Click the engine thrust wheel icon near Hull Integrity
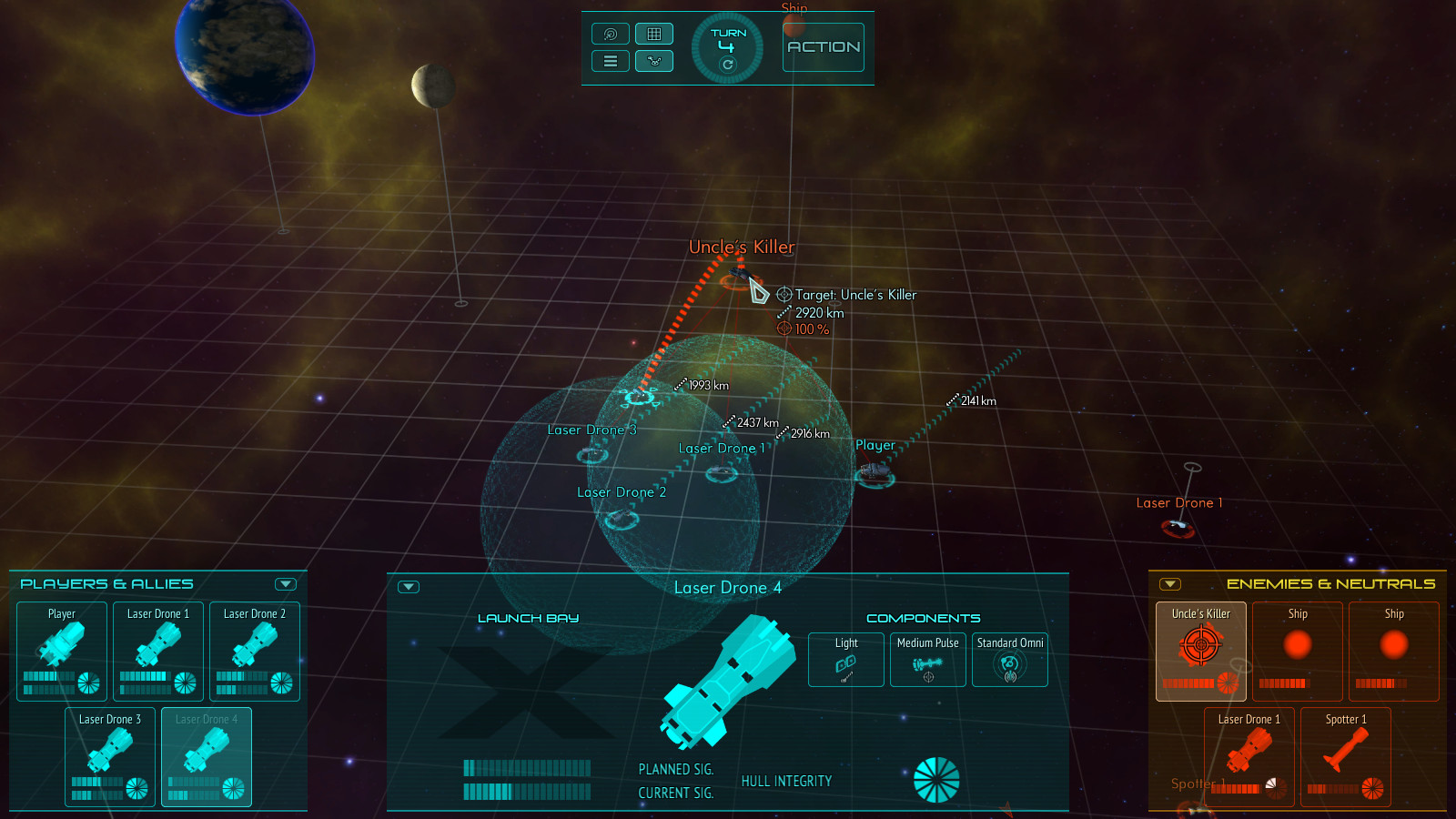The width and height of the screenshot is (1456, 819). tap(937, 778)
